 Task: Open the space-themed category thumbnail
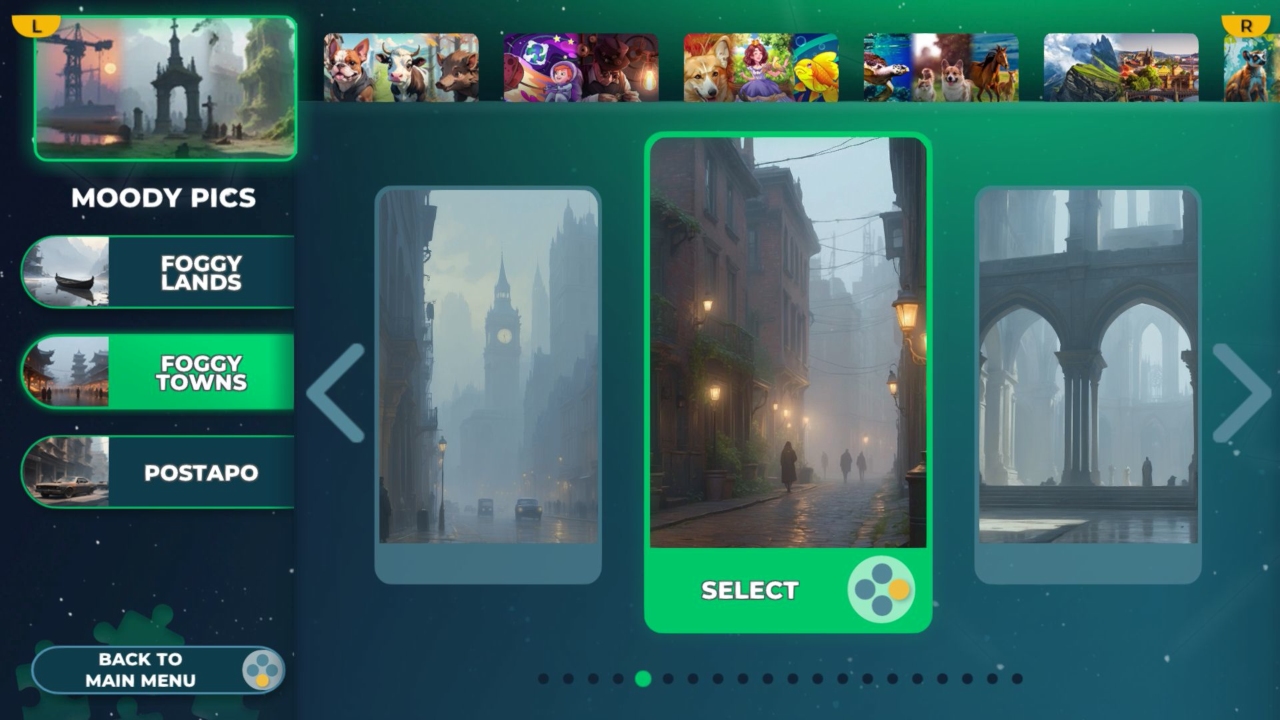coord(580,67)
